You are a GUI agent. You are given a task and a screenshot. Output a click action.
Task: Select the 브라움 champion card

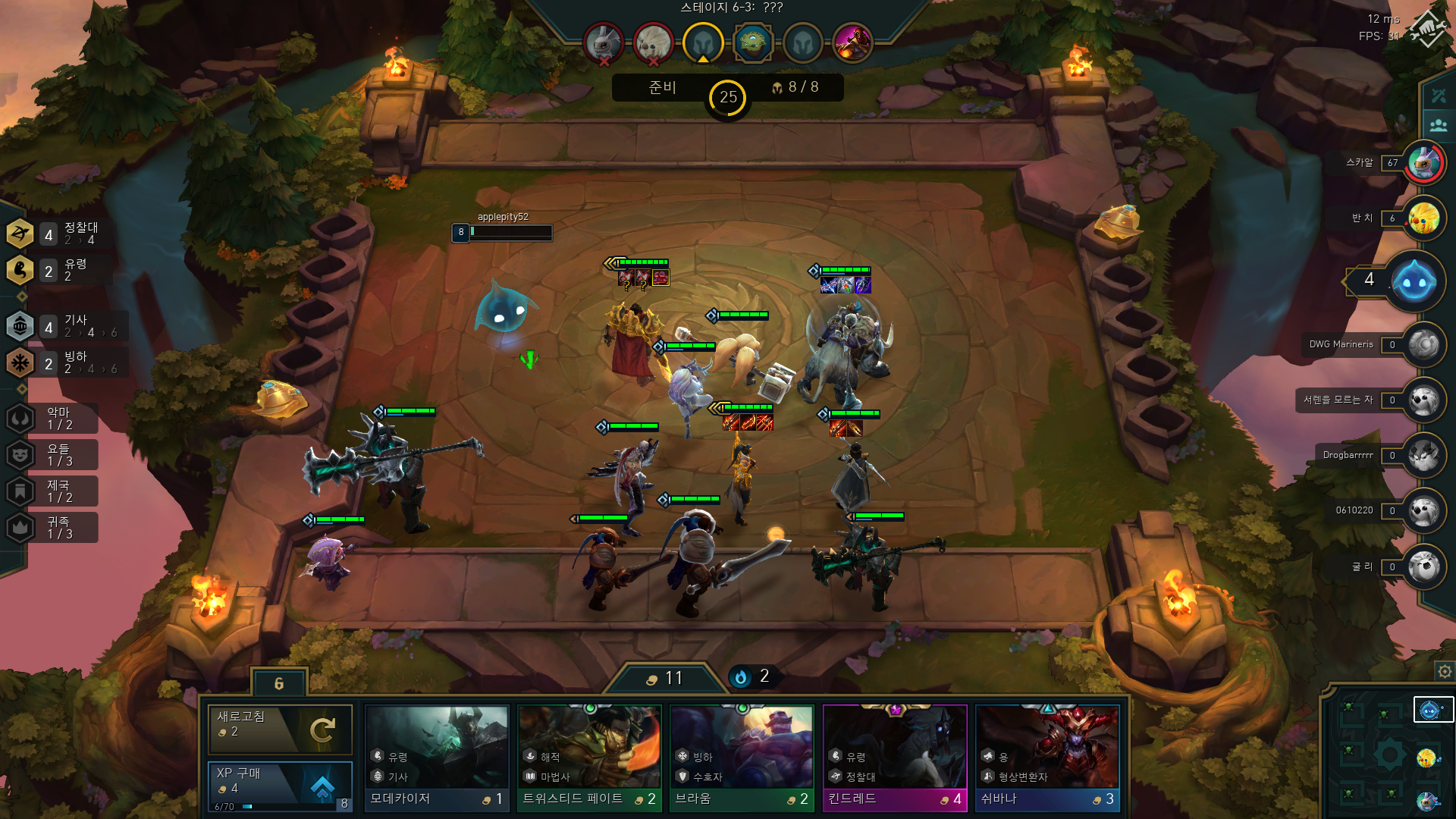(x=742, y=758)
